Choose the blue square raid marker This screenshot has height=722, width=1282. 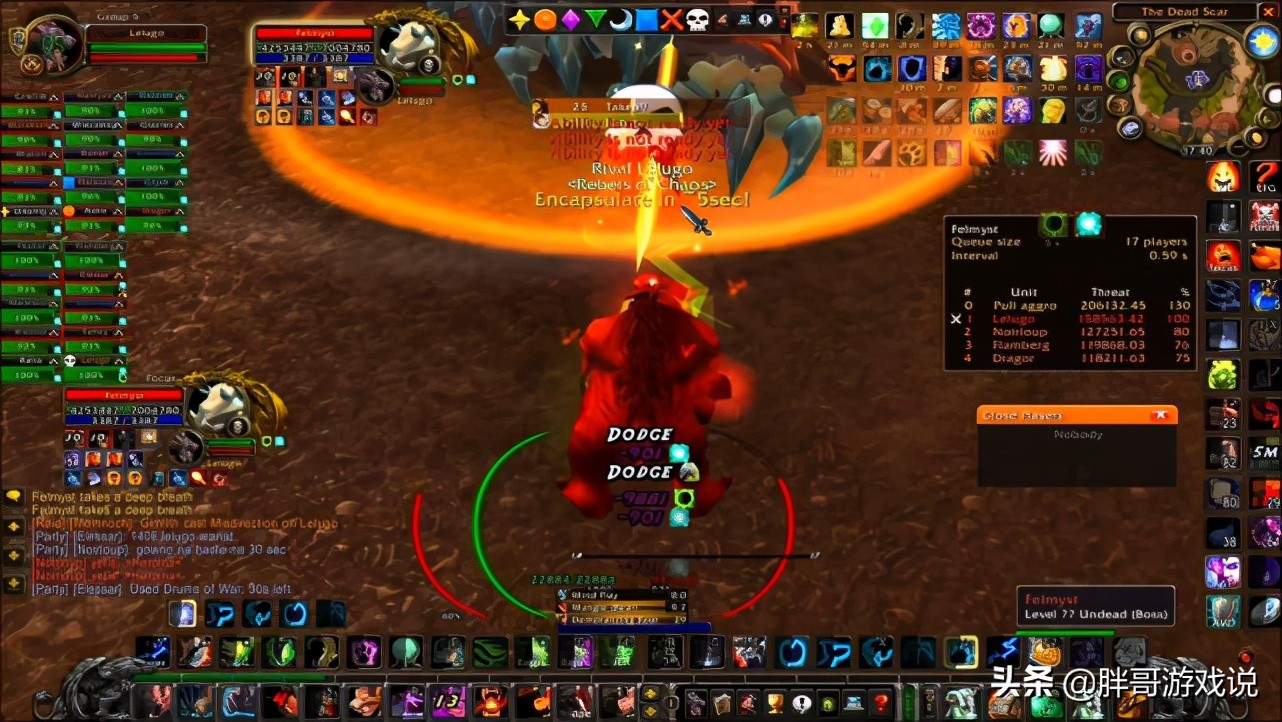coord(647,19)
